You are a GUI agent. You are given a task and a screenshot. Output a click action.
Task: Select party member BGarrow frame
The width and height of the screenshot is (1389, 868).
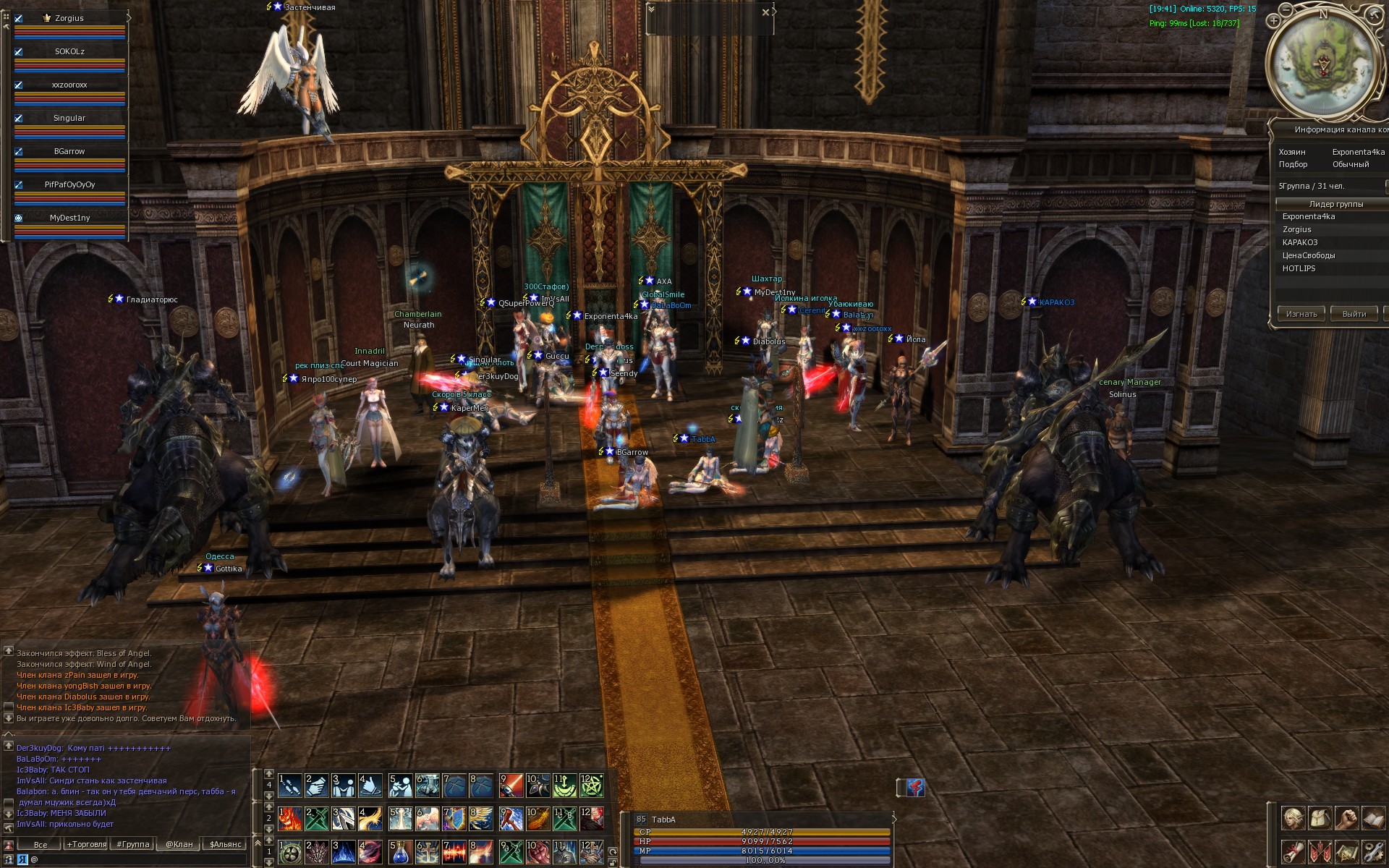pos(69,152)
